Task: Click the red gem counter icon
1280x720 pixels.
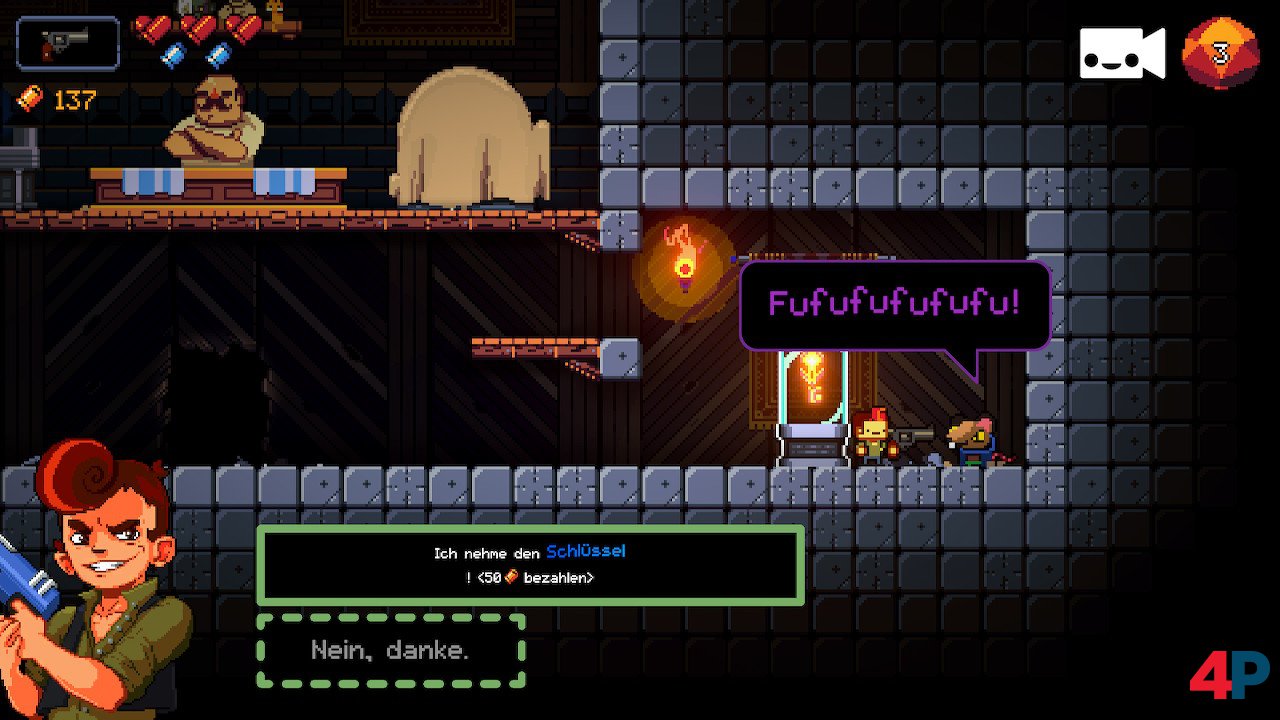Action: [x=1219, y=53]
